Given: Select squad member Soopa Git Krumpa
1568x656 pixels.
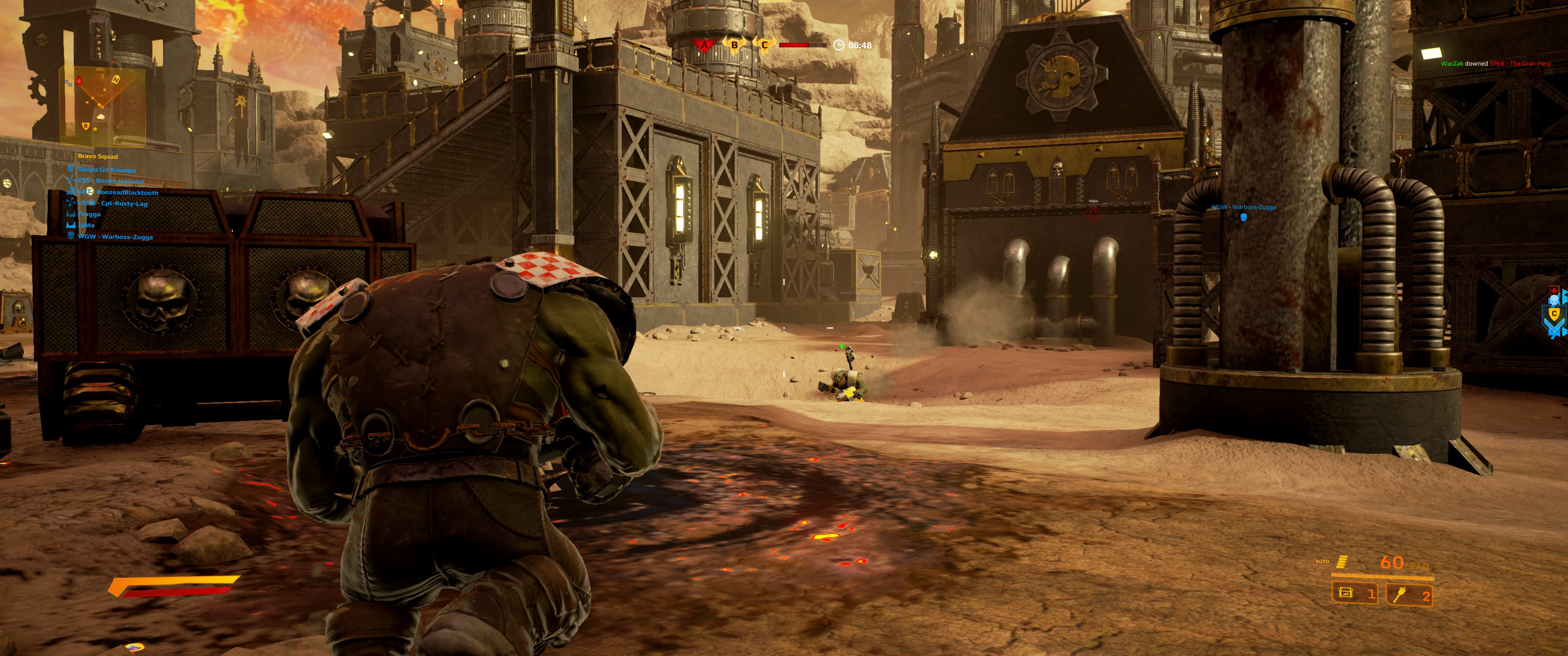Looking at the screenshot, I should point(106,170).
